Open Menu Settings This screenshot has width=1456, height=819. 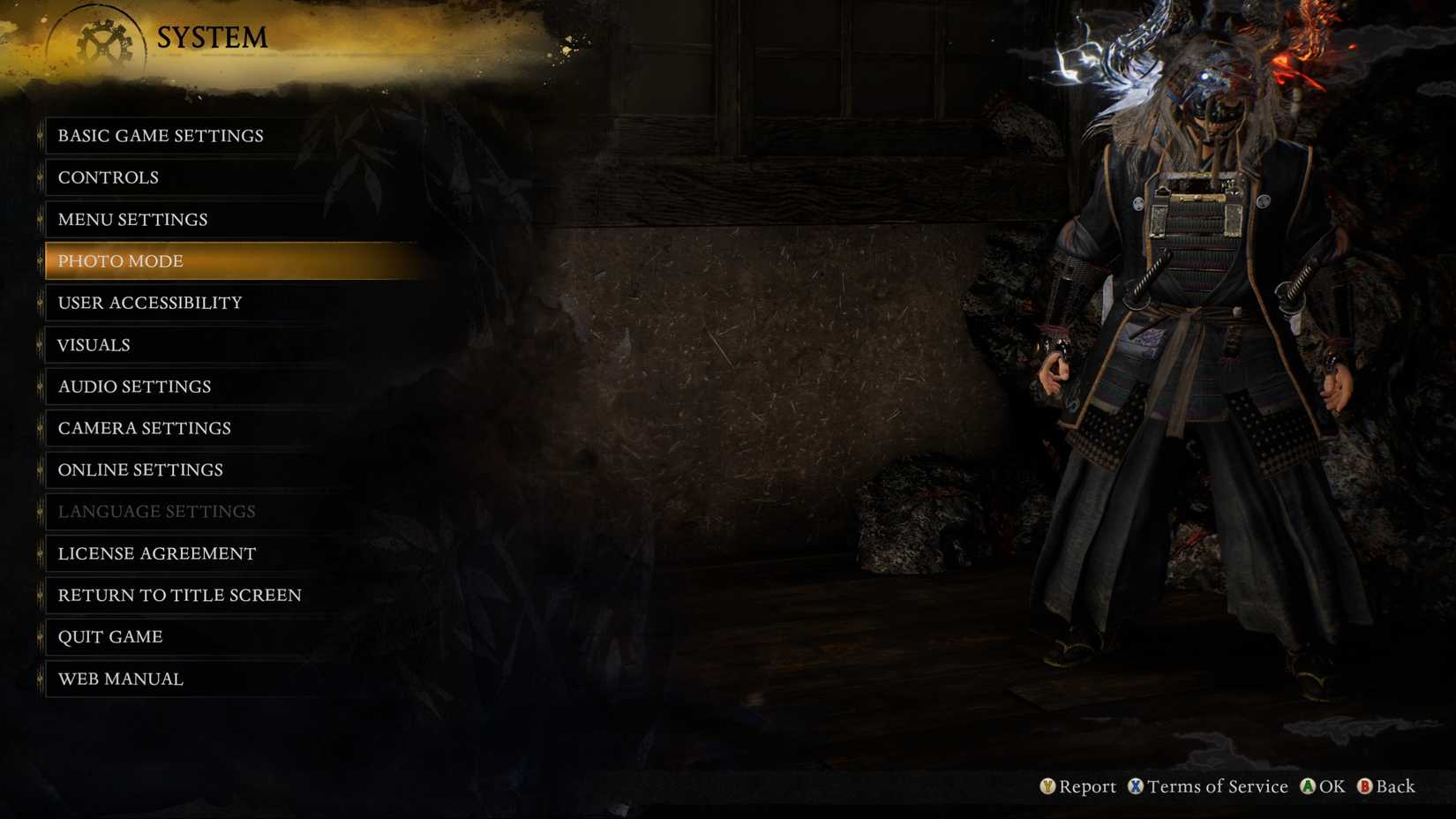pos(132,219)
